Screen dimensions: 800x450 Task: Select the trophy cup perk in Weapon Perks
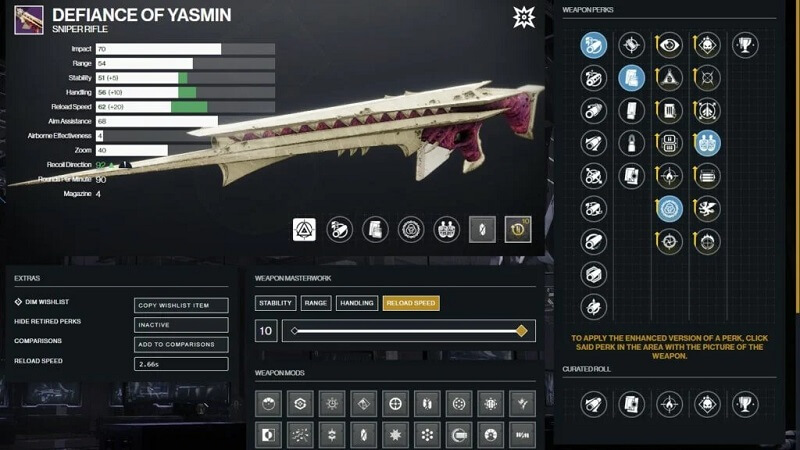pyautogui.click(x=744, y=45)
